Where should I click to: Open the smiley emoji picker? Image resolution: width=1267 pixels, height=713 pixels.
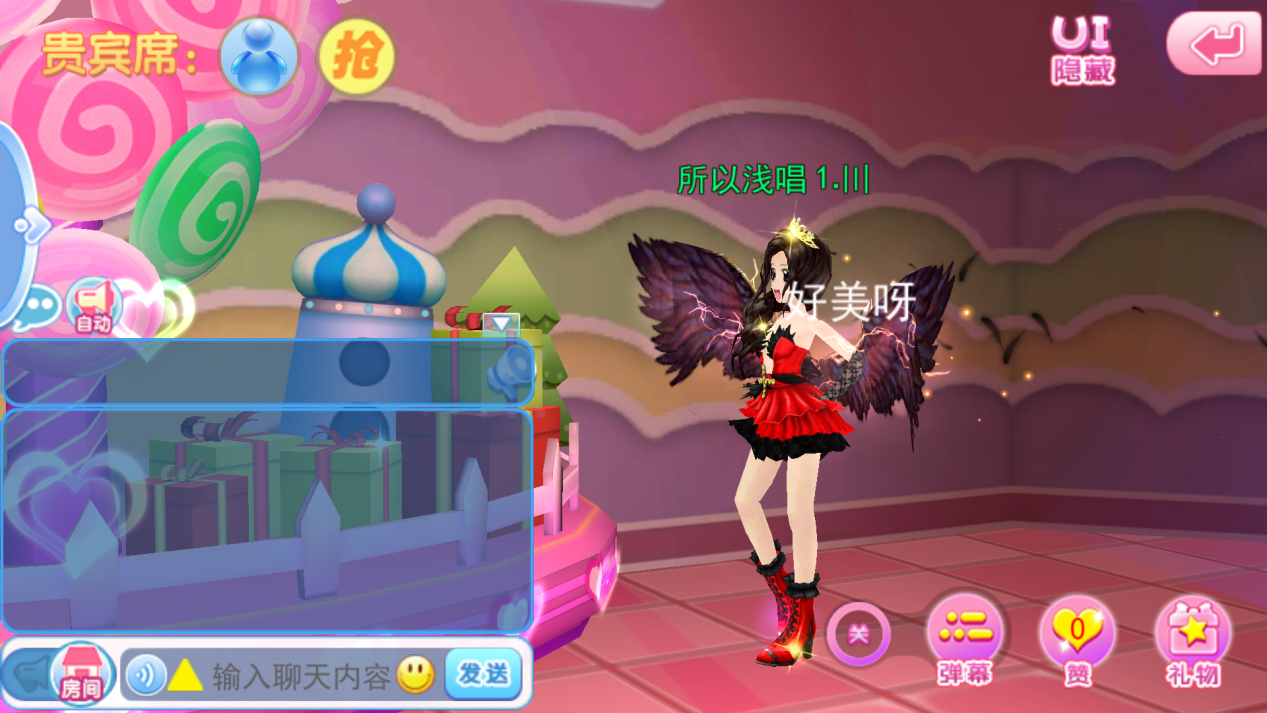click(x=415, y=675)
